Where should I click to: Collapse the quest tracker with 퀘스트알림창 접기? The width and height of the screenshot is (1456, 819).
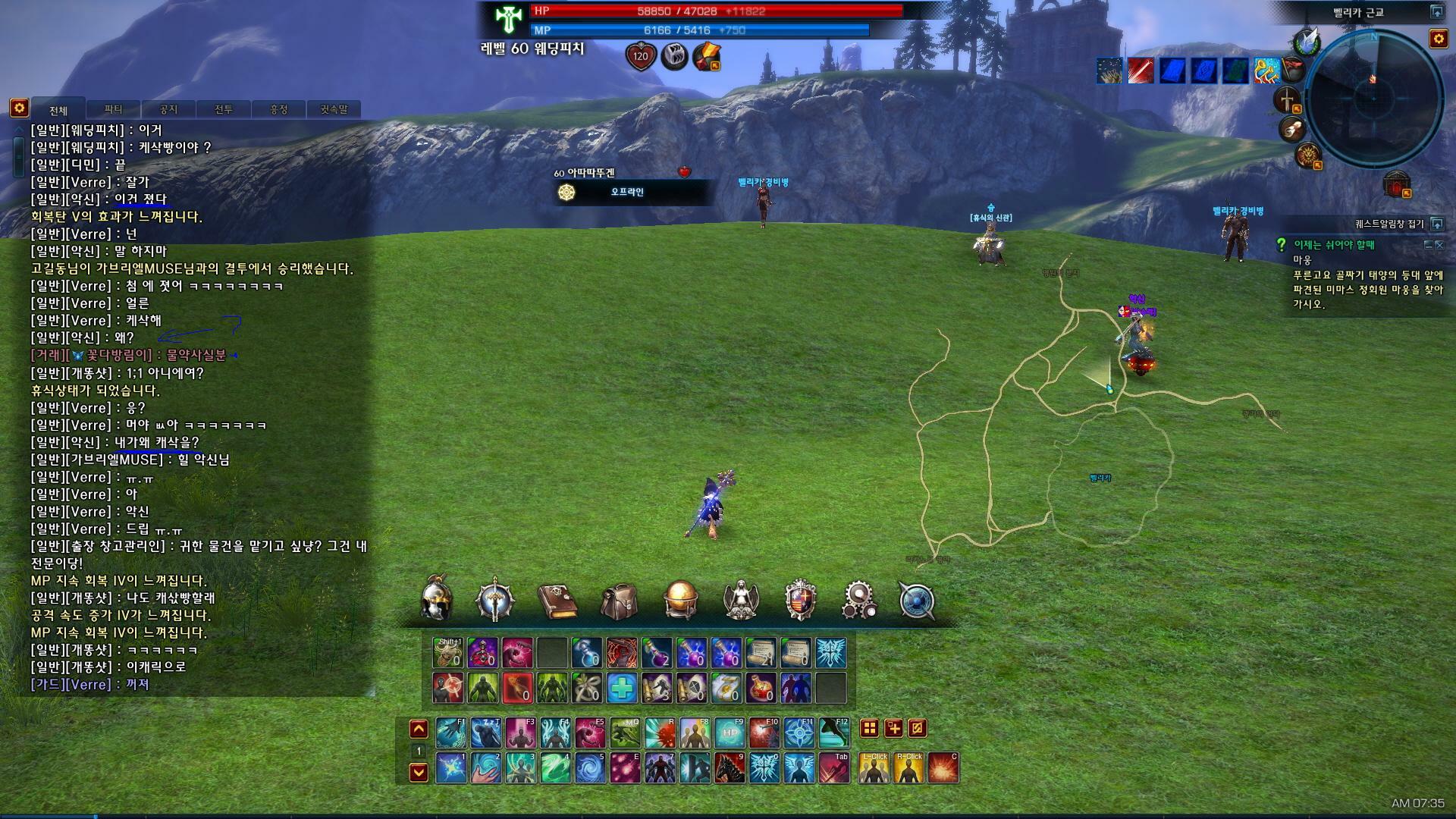pos(1436,224)
